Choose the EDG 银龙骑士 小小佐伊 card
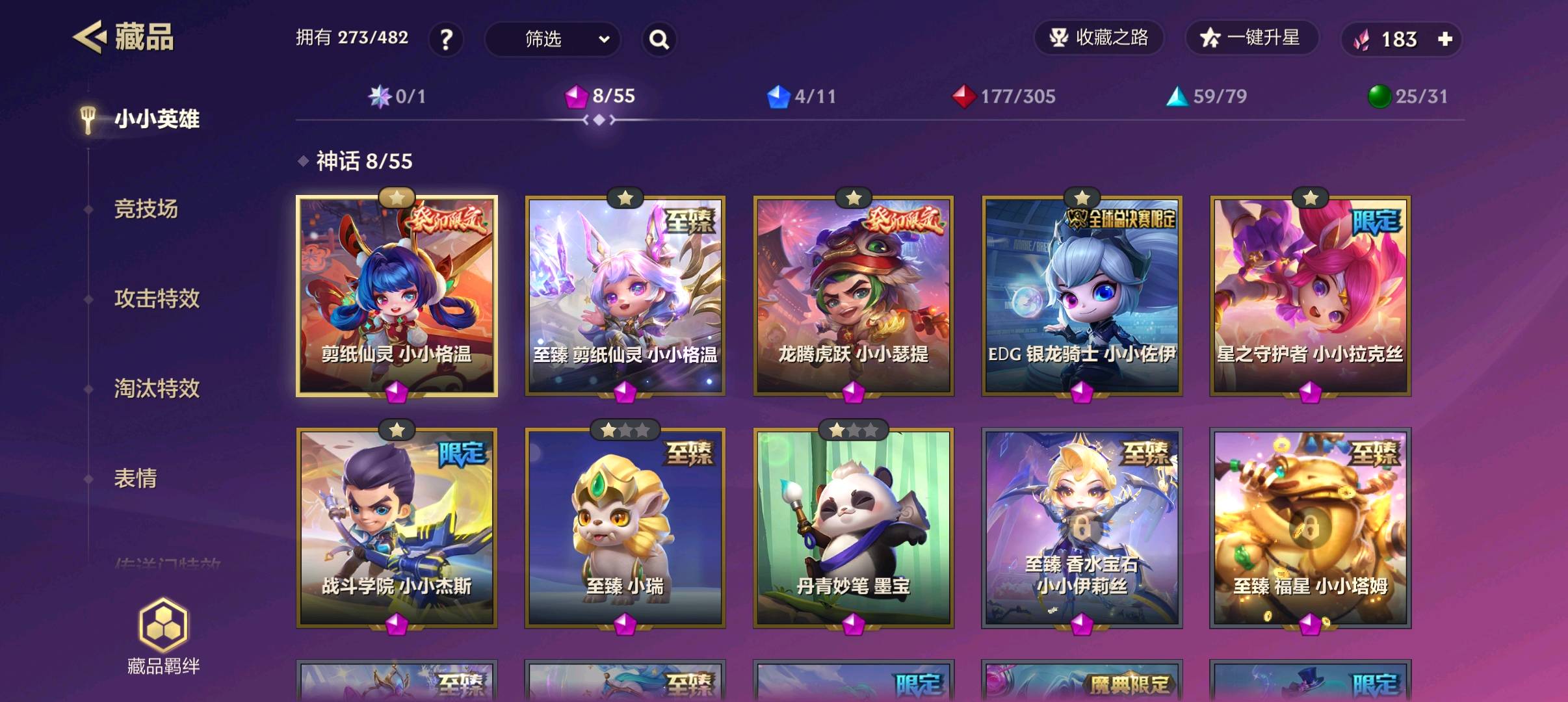1568x702 pixels. pos(1082,296)
